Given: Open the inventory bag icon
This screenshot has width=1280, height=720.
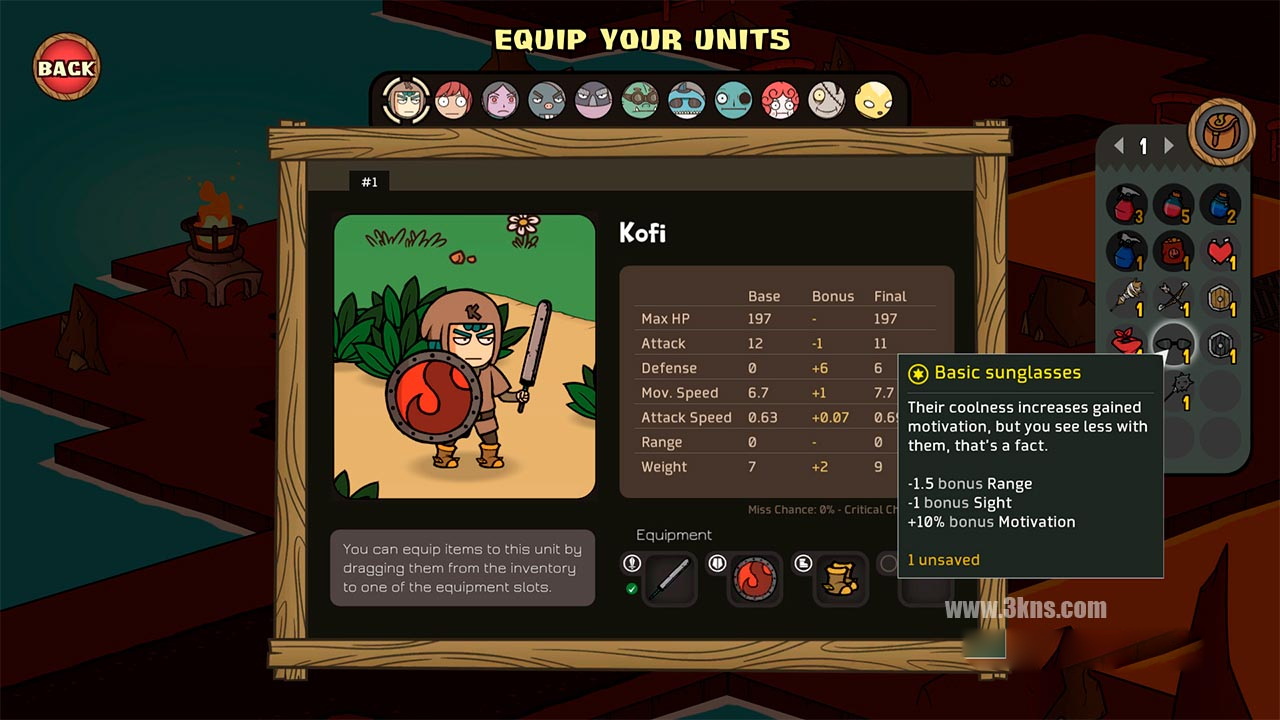Looking at the screenshot, I should (x=1221, y=132).
